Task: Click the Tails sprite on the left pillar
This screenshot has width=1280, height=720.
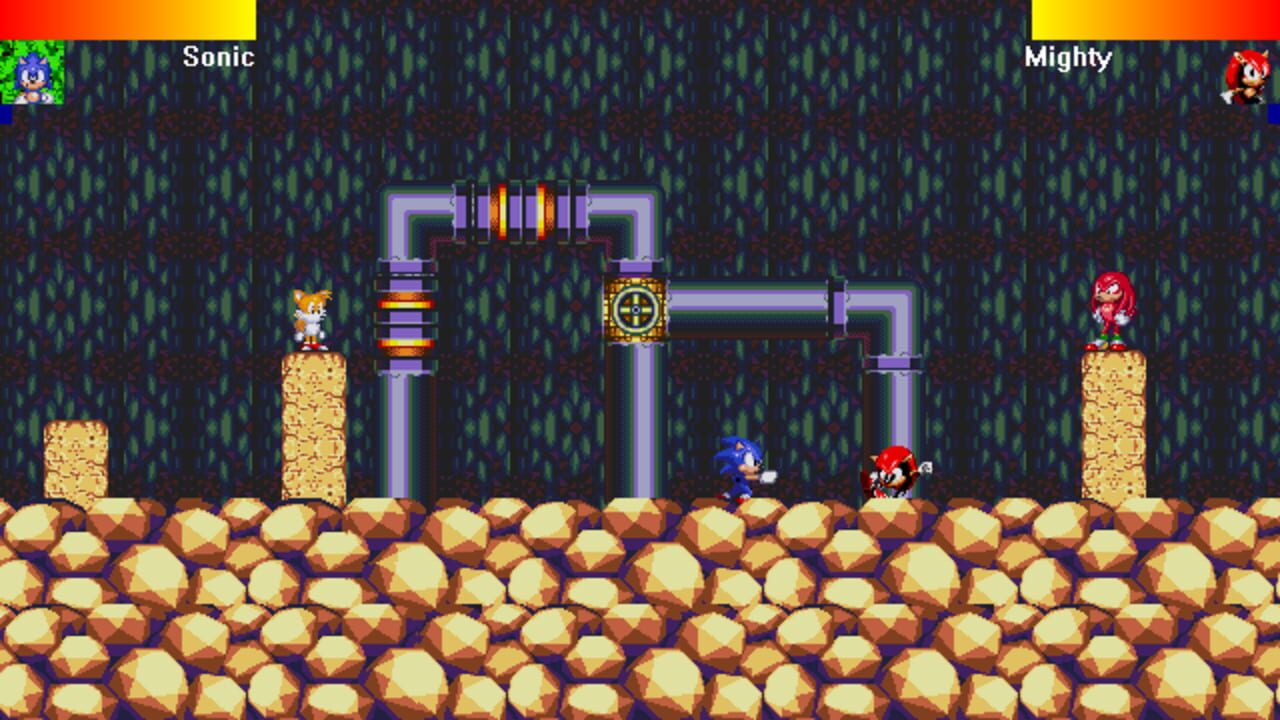Action: pos(311,320)
